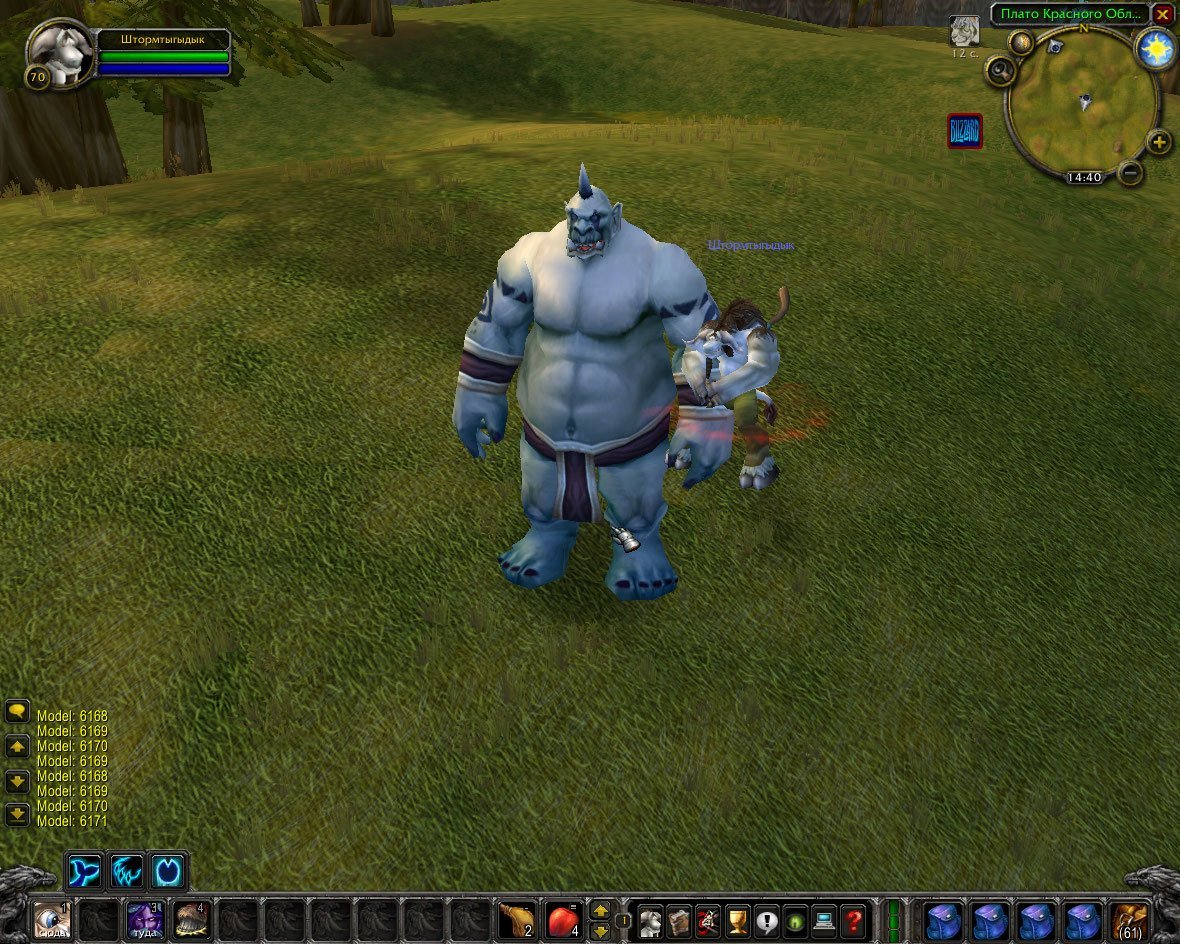This screenshot has height=944, width=1180.
Task: Click the Blizzard logo buff icon
Action: (x=965, y=131)
